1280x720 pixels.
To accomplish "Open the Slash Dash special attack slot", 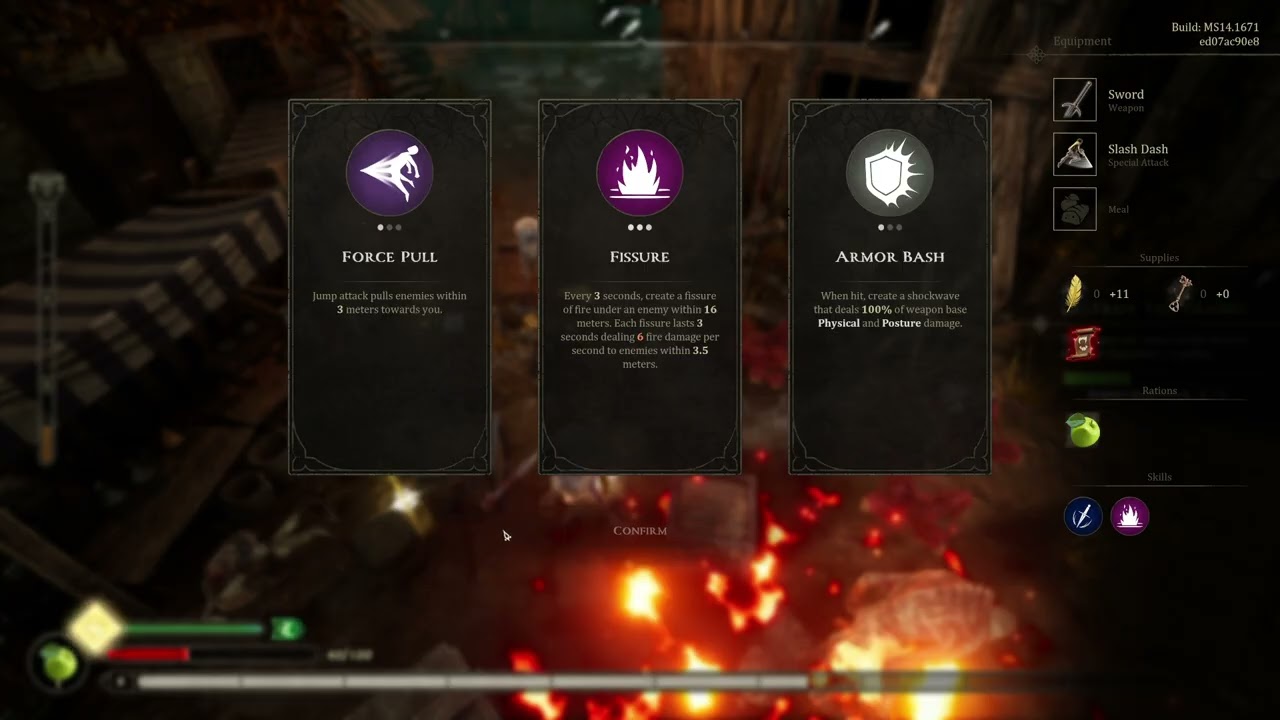I will click(1075, 155).
